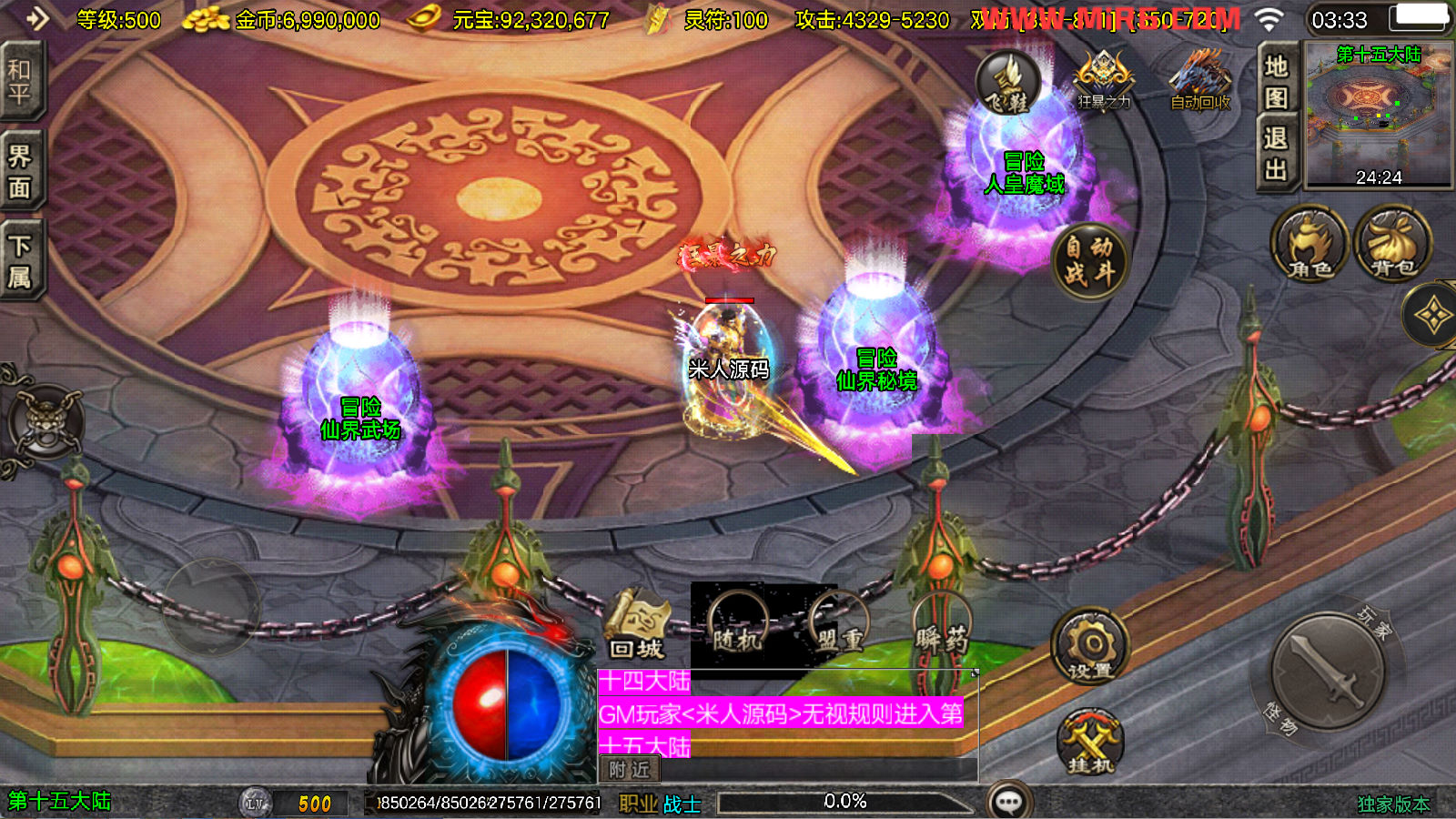Toggle the 和平 peace mode button
The image size is (1456, 819).
click(20, 82)
